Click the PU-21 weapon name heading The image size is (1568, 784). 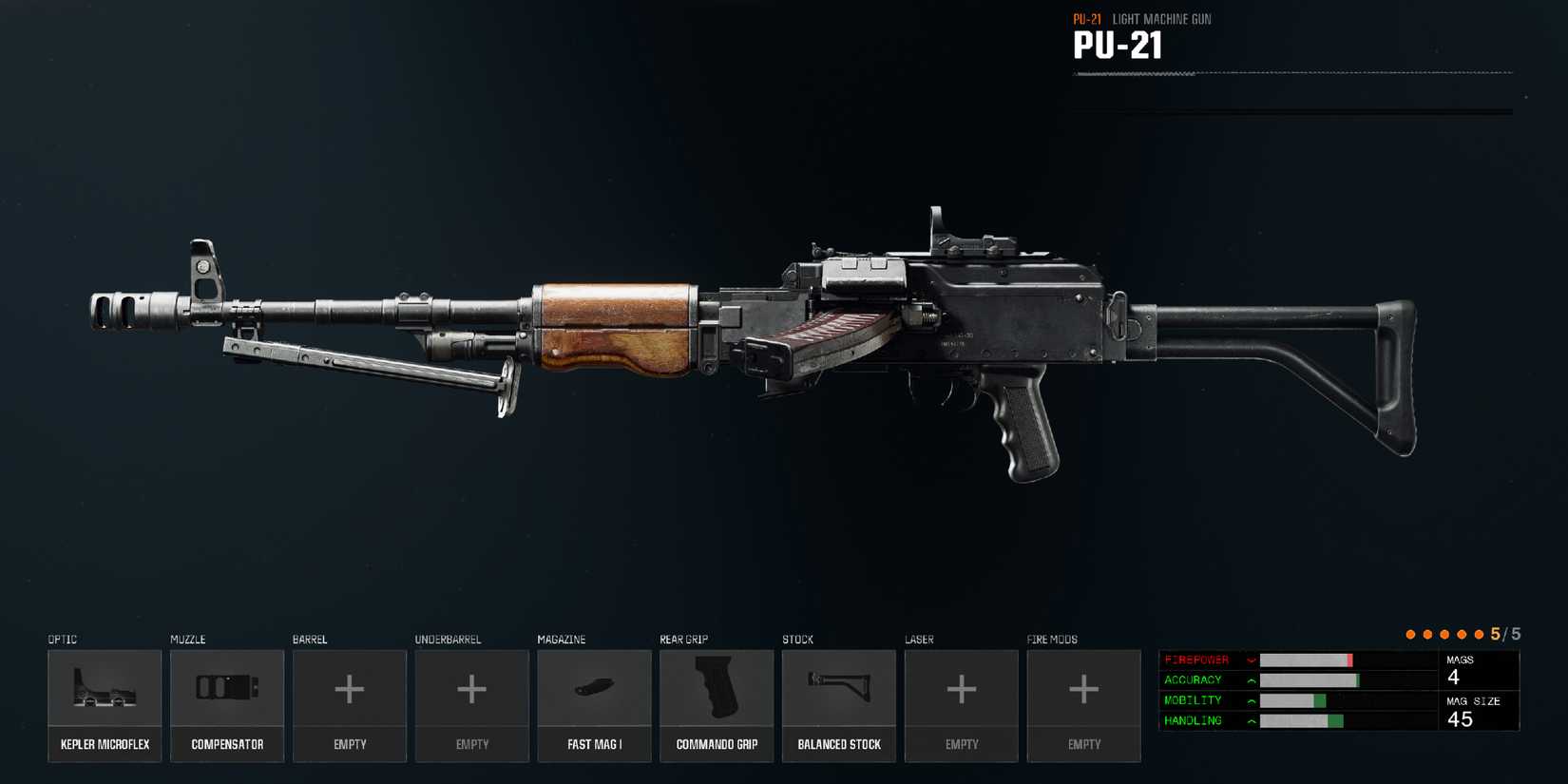1117,45
